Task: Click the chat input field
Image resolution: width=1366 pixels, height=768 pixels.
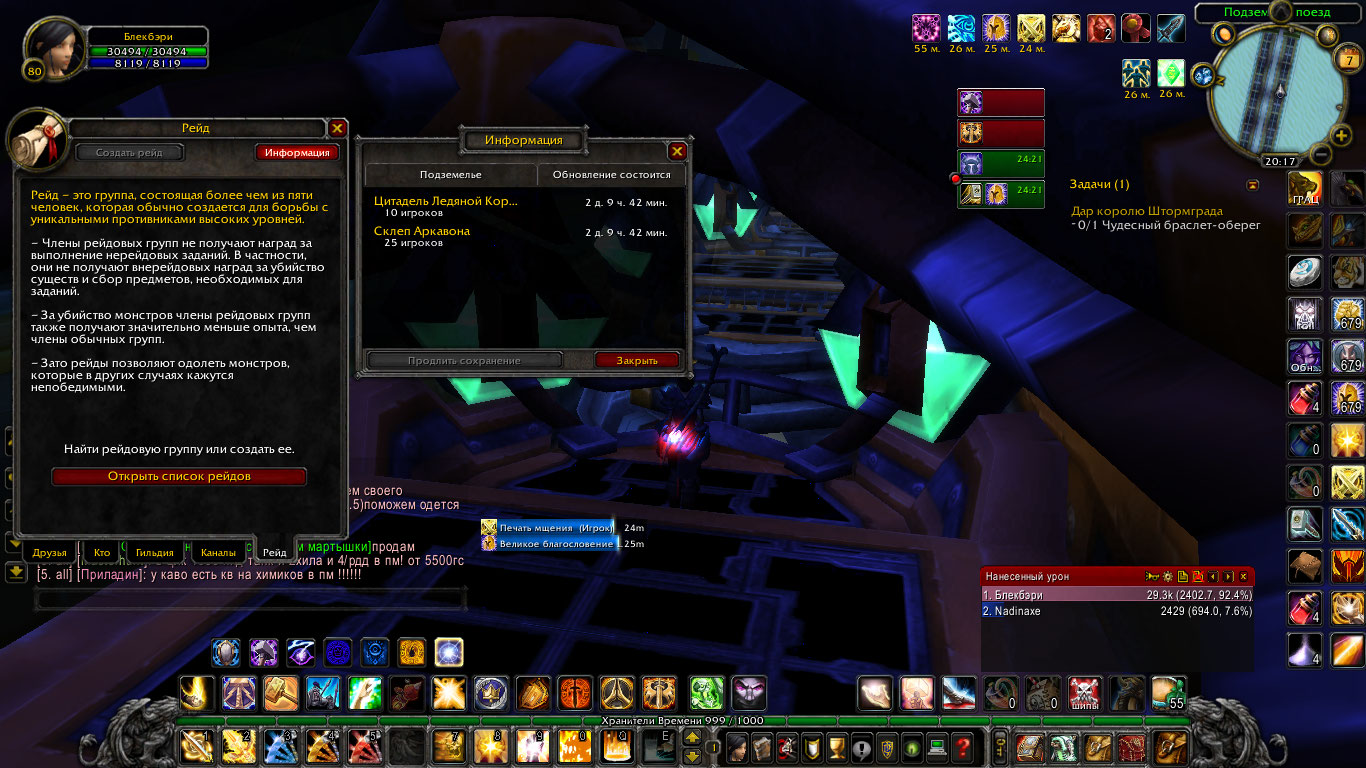Action: pyautogui.click(x=250, y=599)
